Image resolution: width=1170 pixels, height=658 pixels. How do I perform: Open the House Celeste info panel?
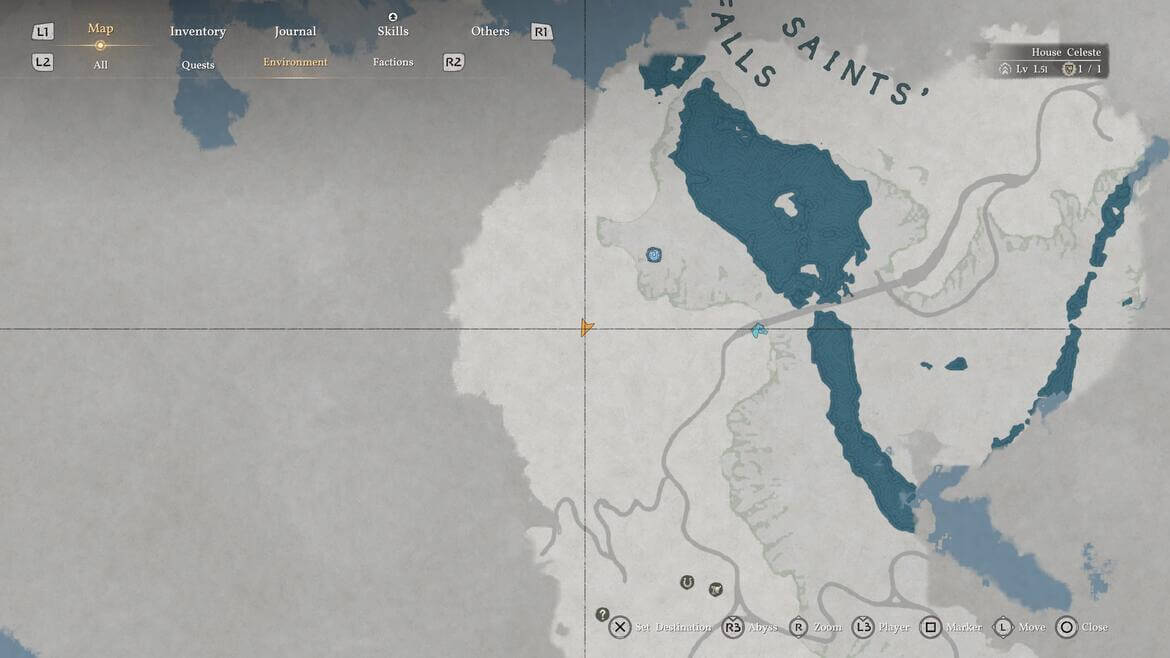(x=1052, y=61)
